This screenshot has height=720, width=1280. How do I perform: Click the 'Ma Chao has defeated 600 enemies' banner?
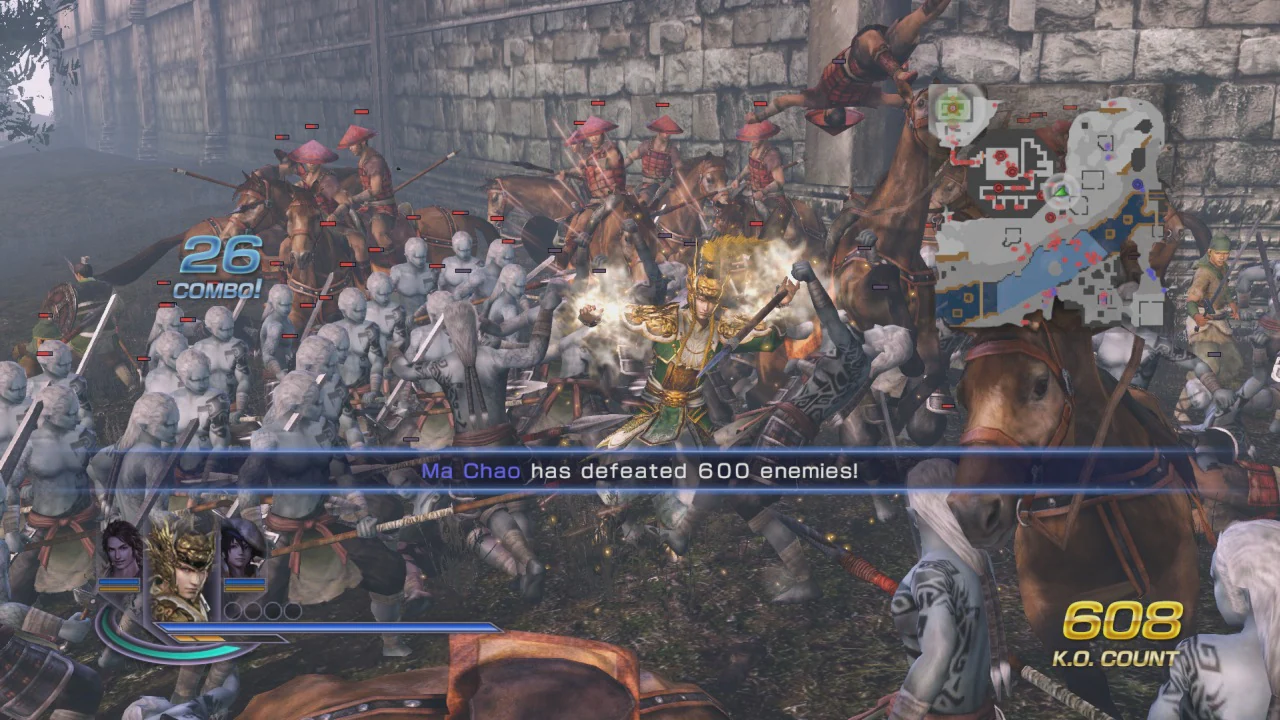(x=640, y=471)
